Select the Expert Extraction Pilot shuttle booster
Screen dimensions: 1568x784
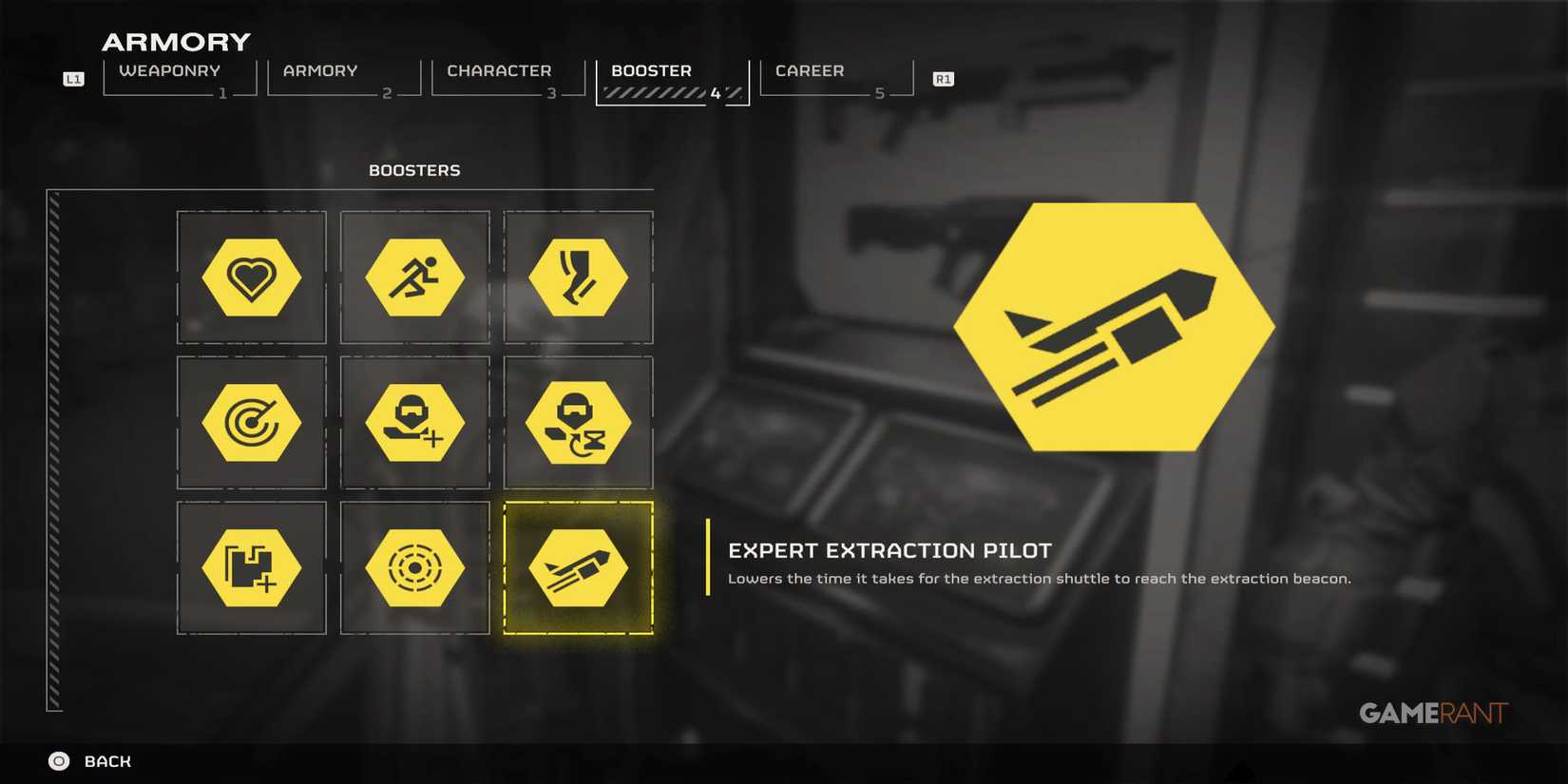[579, 567]
